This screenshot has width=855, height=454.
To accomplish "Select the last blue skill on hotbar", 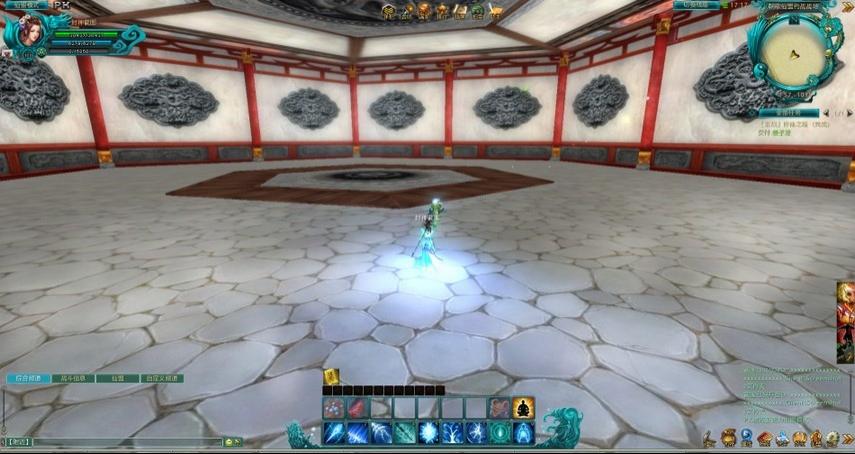I will [523, 432].
